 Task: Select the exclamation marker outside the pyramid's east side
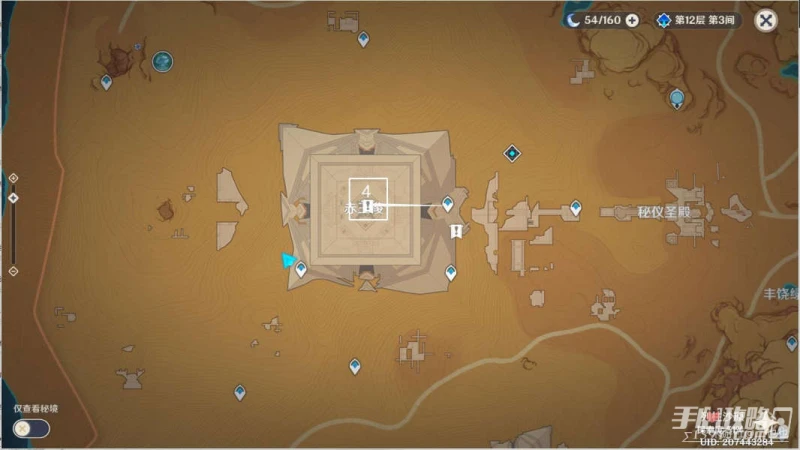coord(456,232)
